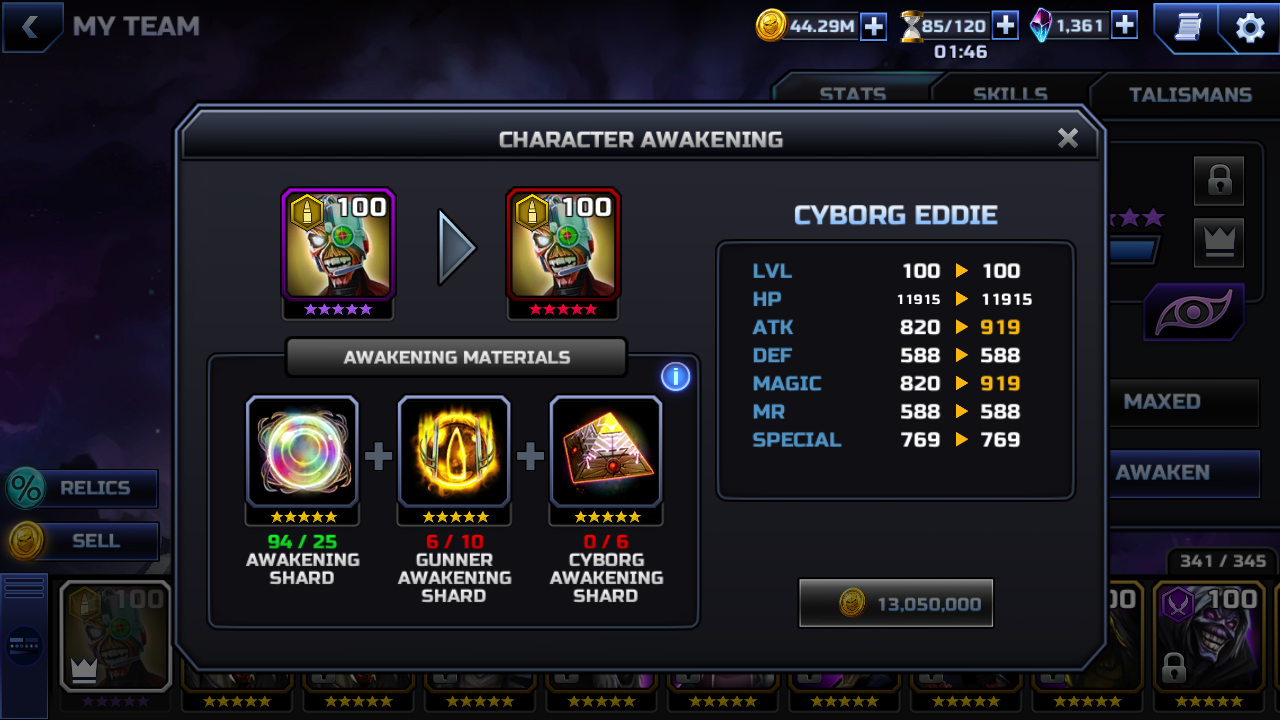Switch to the Talismans tab

tap(1189, 94)
